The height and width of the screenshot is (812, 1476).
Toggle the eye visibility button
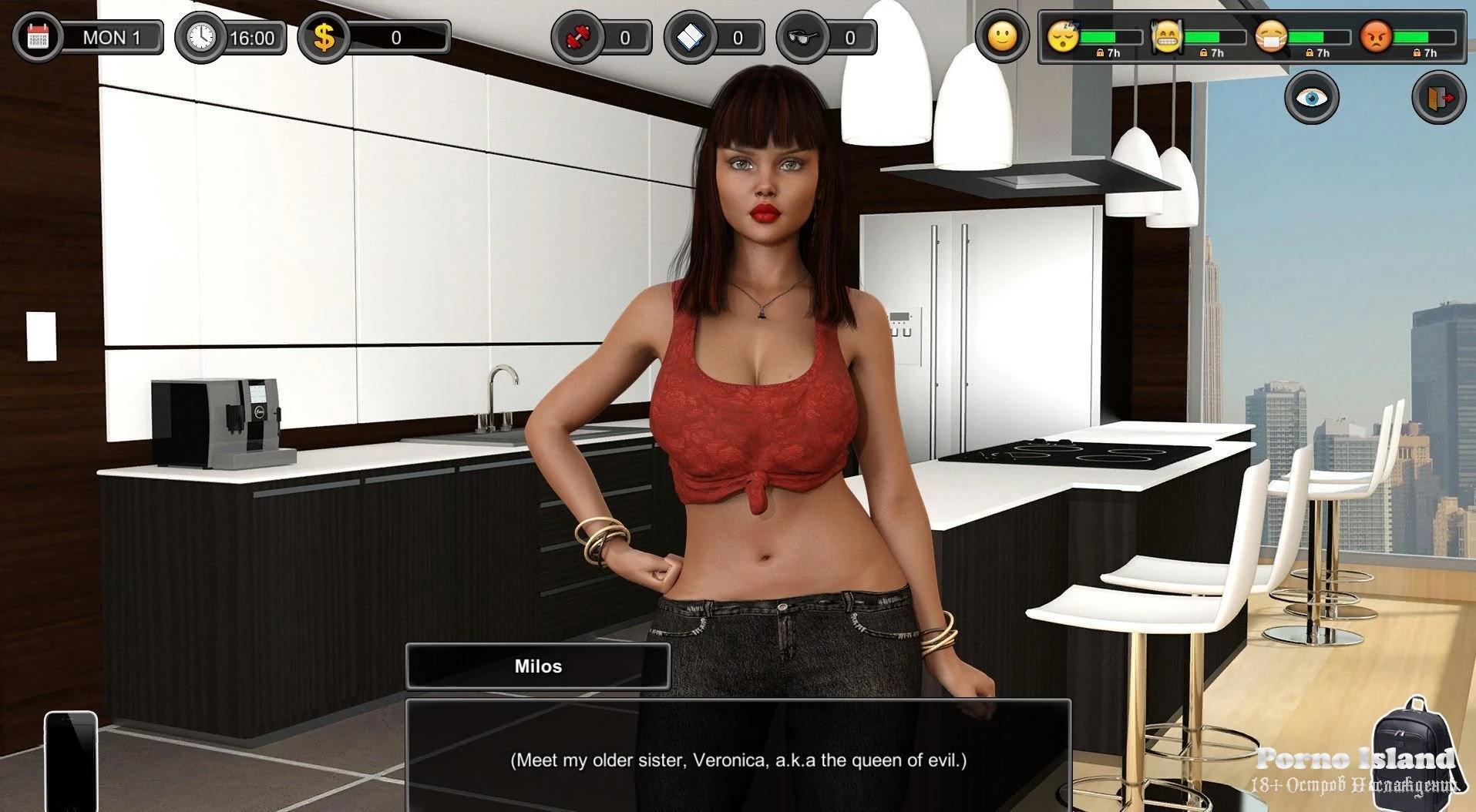(1311, 98)
